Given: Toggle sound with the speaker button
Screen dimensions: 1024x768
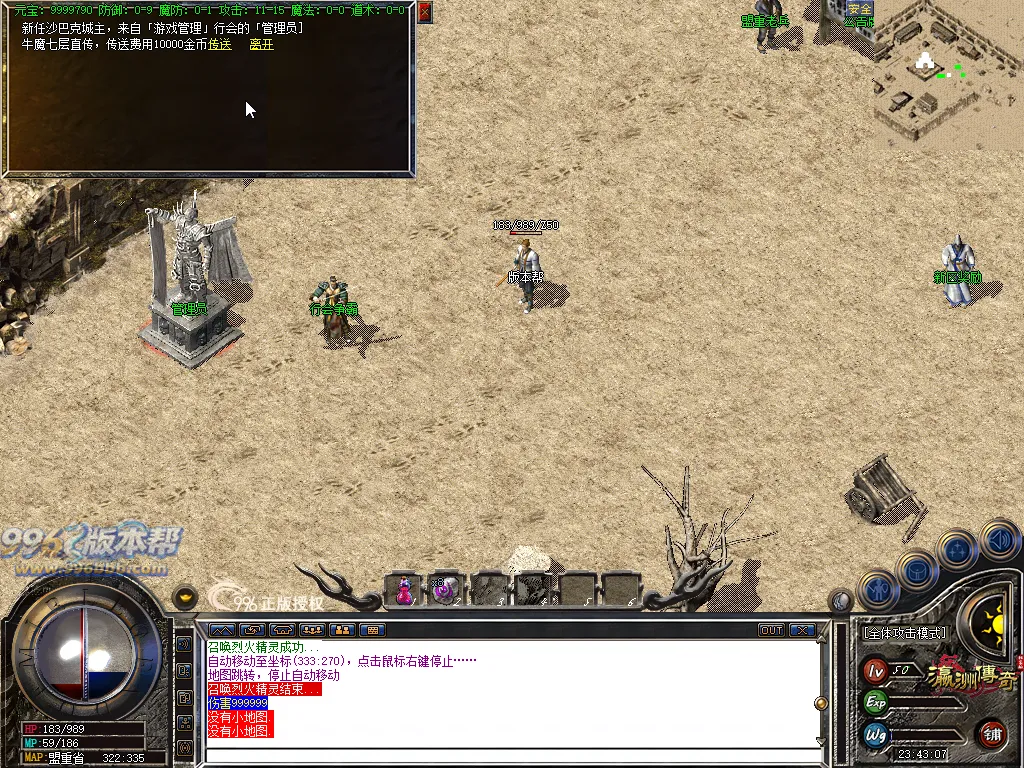Looking at the screenshot, I should pyautogui.click(x=999, y=541).
